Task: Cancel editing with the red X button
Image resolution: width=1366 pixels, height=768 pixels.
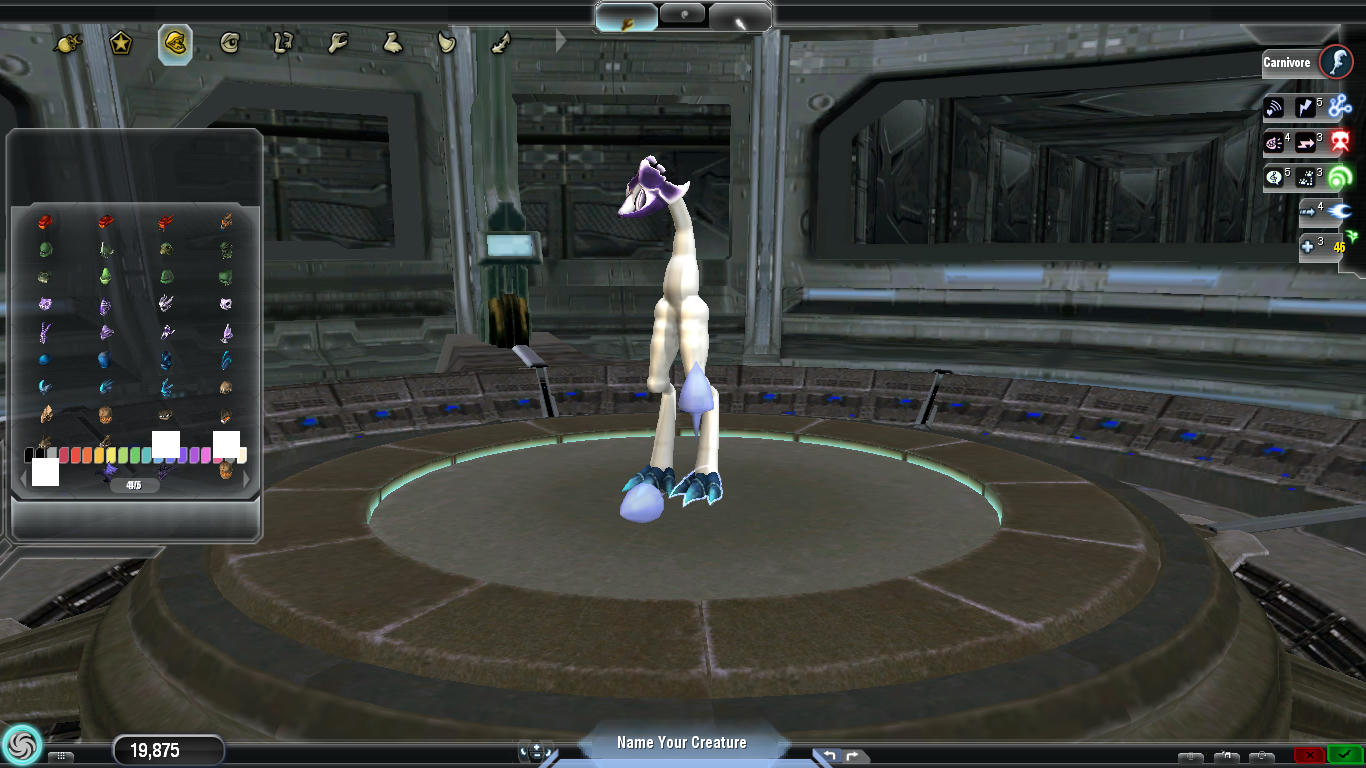Action: (x=1309, y=755)
